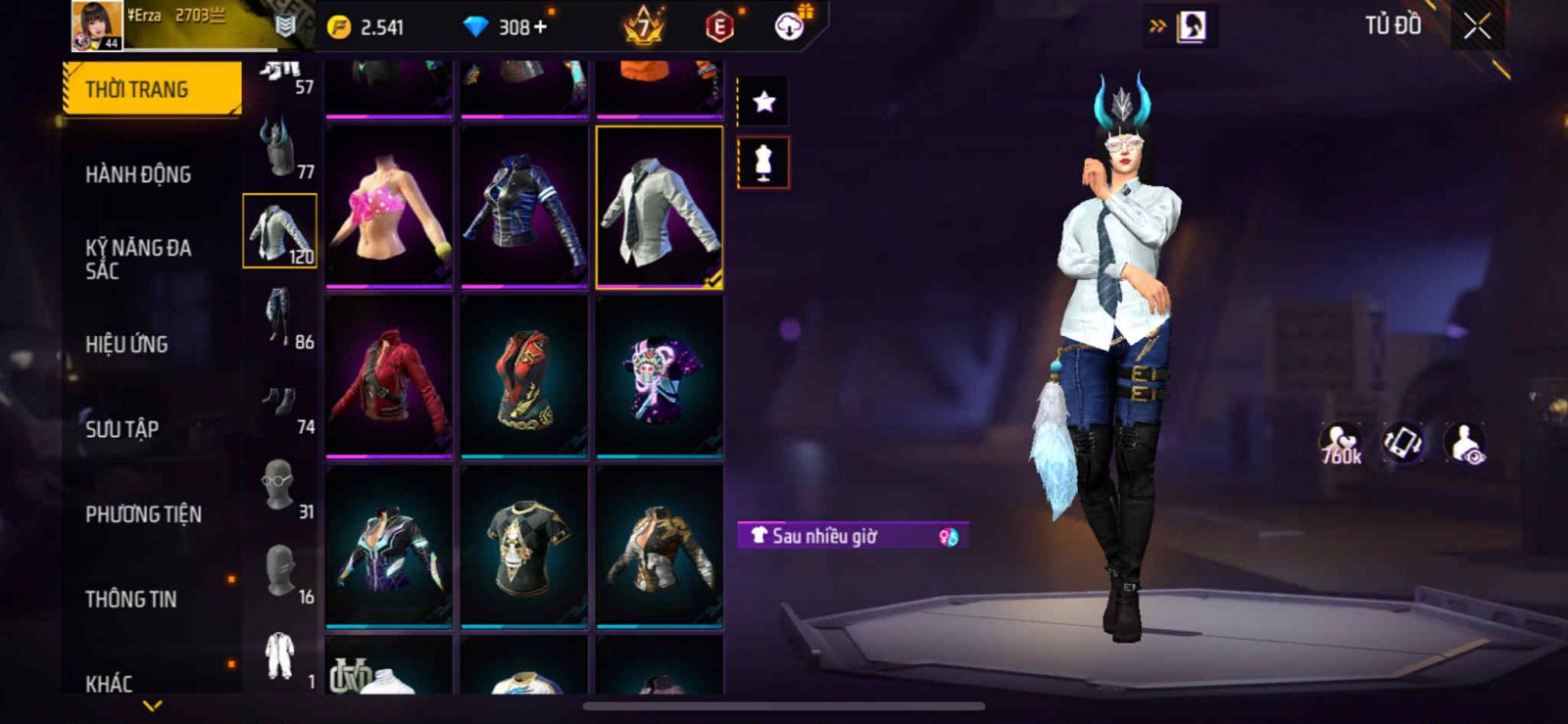Viewport: 1568px width, 724px height.
Task: Select the white shirt with tie
Action: [660, 207]
